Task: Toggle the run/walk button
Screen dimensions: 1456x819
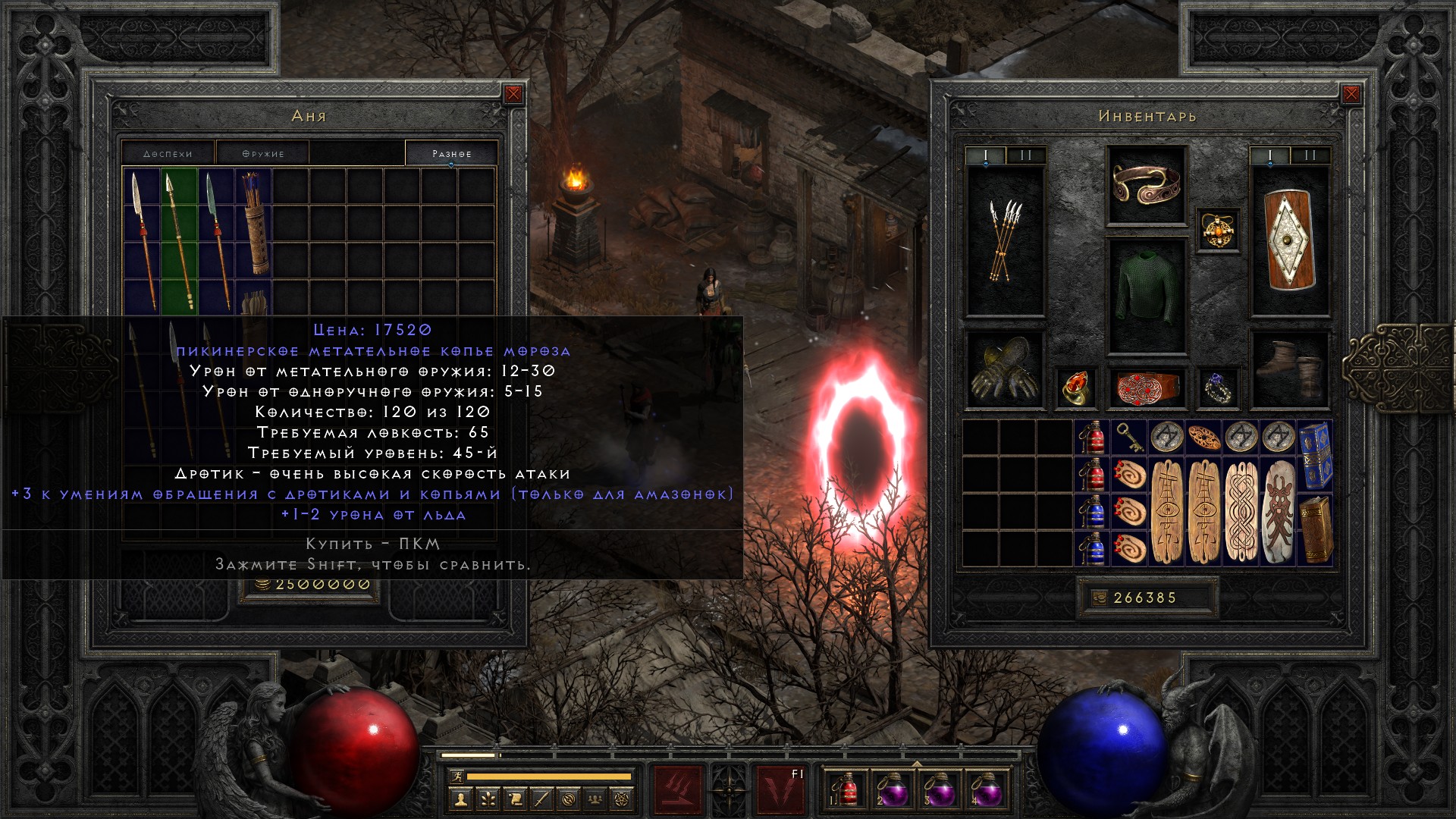Action: [454, 777]
